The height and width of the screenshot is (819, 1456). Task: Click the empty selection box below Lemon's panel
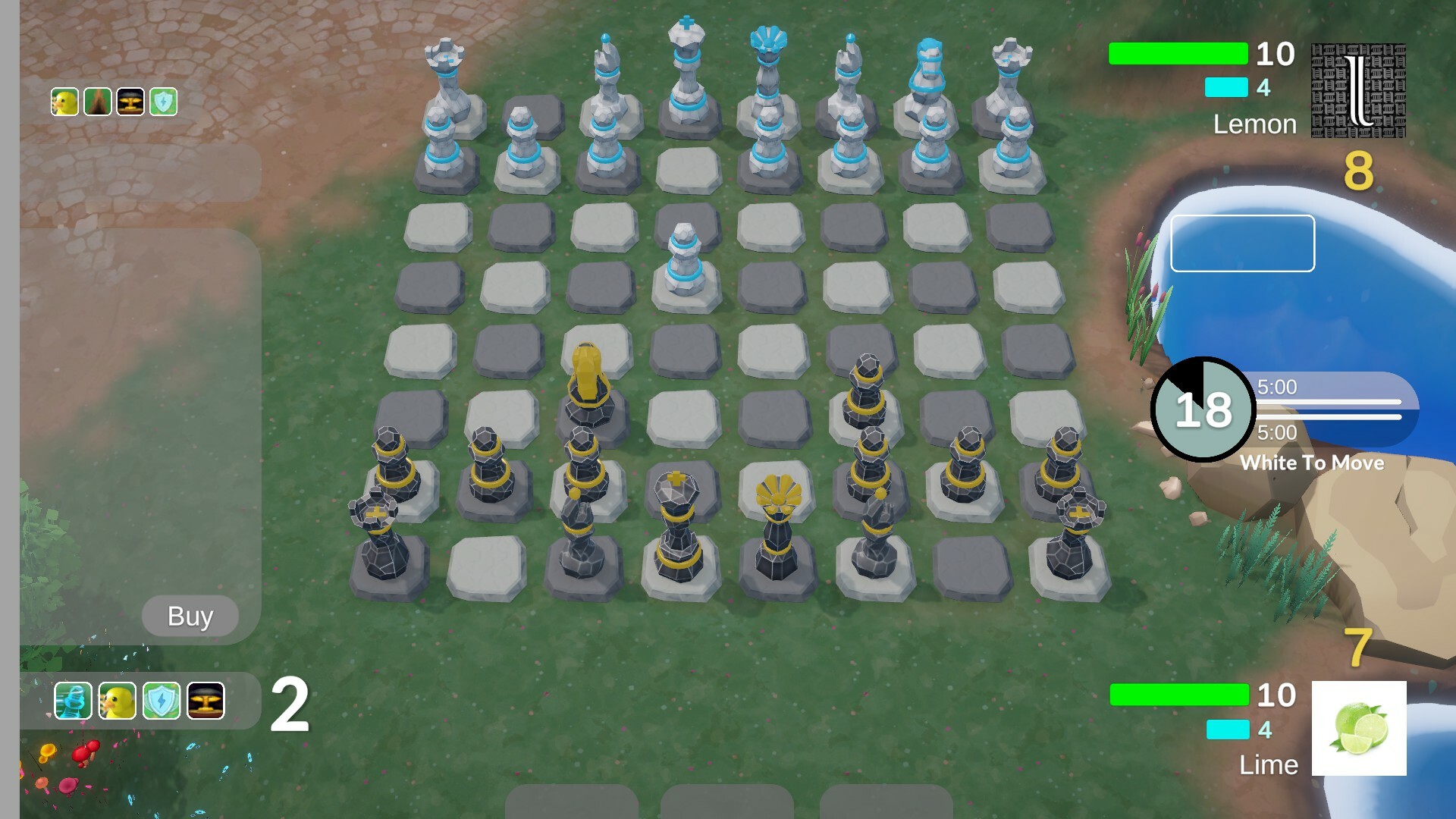[x=1241, y=243]
